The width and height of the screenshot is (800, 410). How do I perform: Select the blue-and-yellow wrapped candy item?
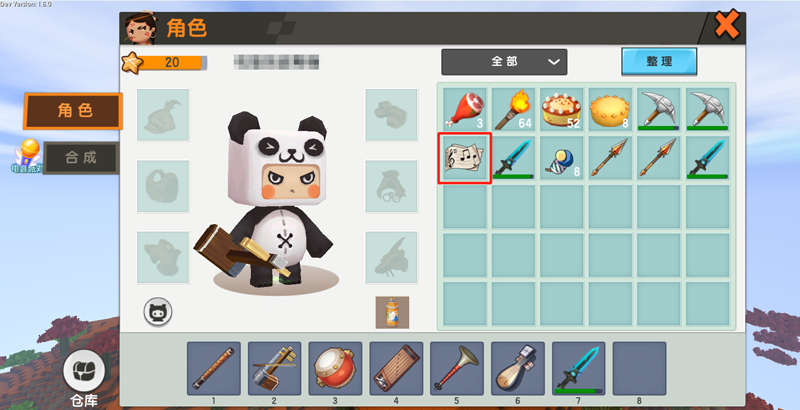(x=563, y=158)
